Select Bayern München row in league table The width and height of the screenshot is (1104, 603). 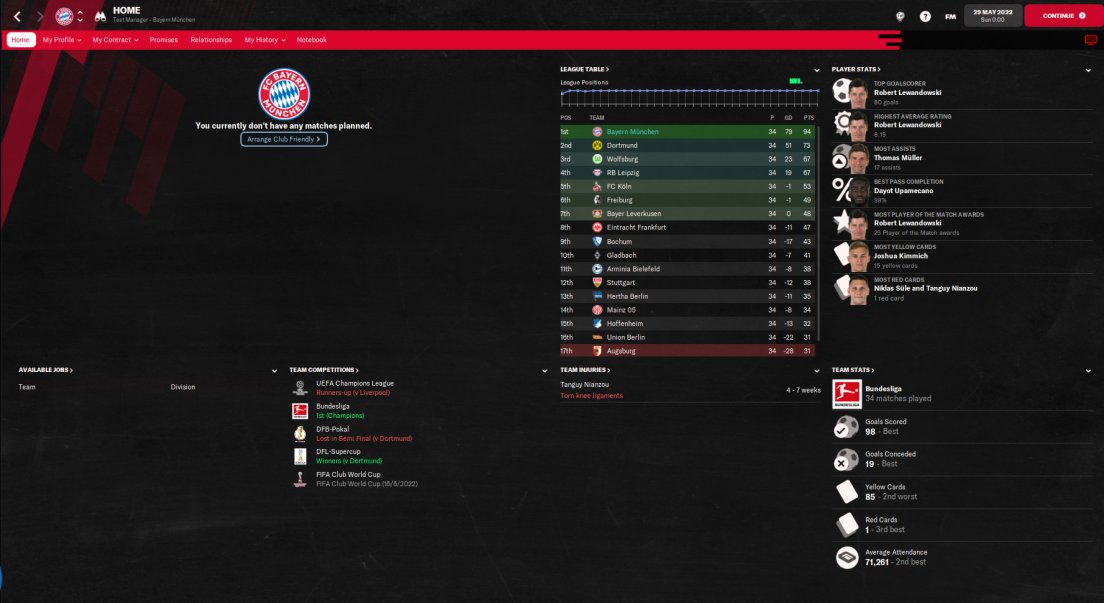pyautogui.click(x=632, y=131)
